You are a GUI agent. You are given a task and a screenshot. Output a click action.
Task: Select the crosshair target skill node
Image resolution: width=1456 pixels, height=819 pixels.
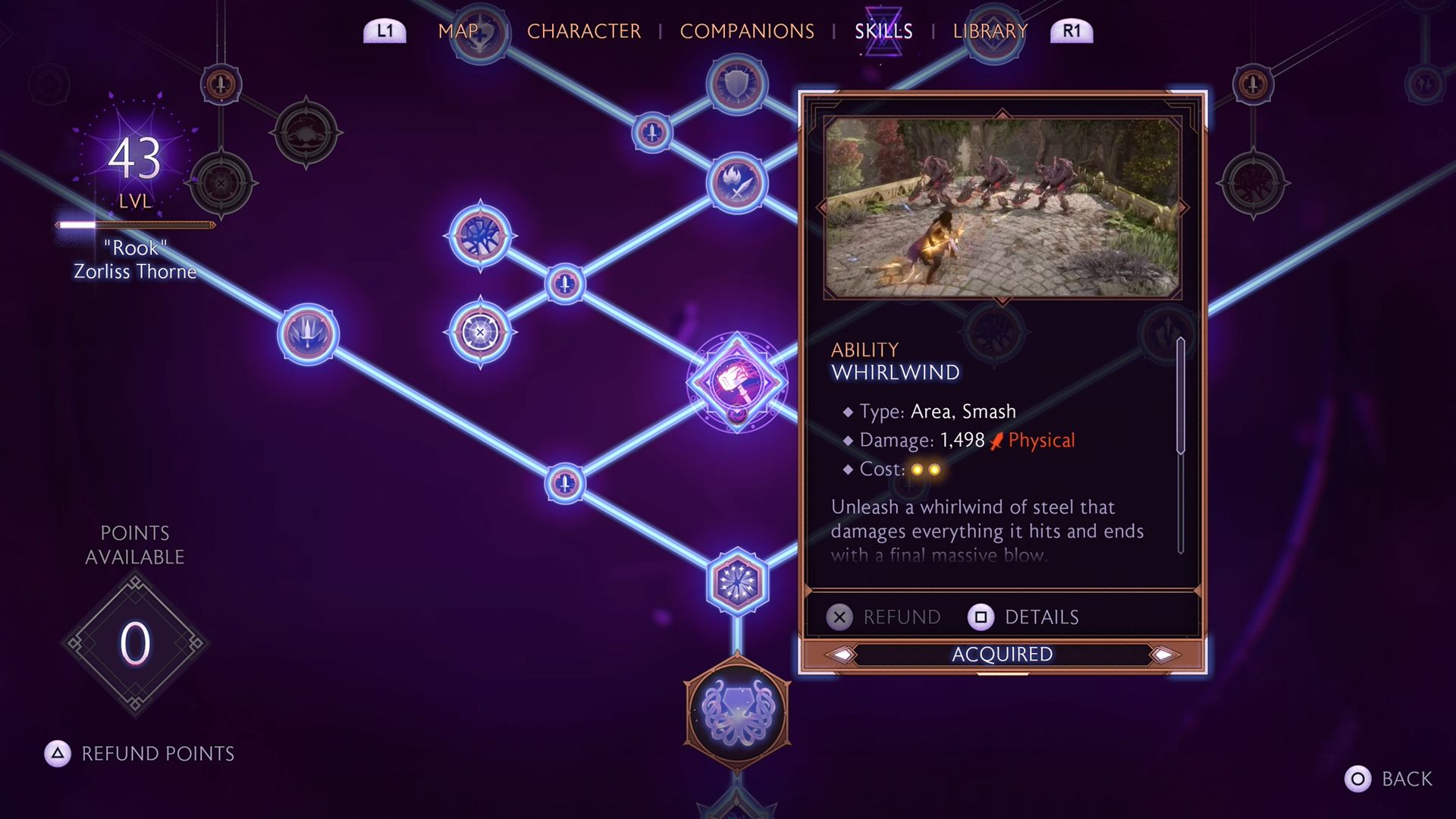pyautogui.click(x=480, y=332)
